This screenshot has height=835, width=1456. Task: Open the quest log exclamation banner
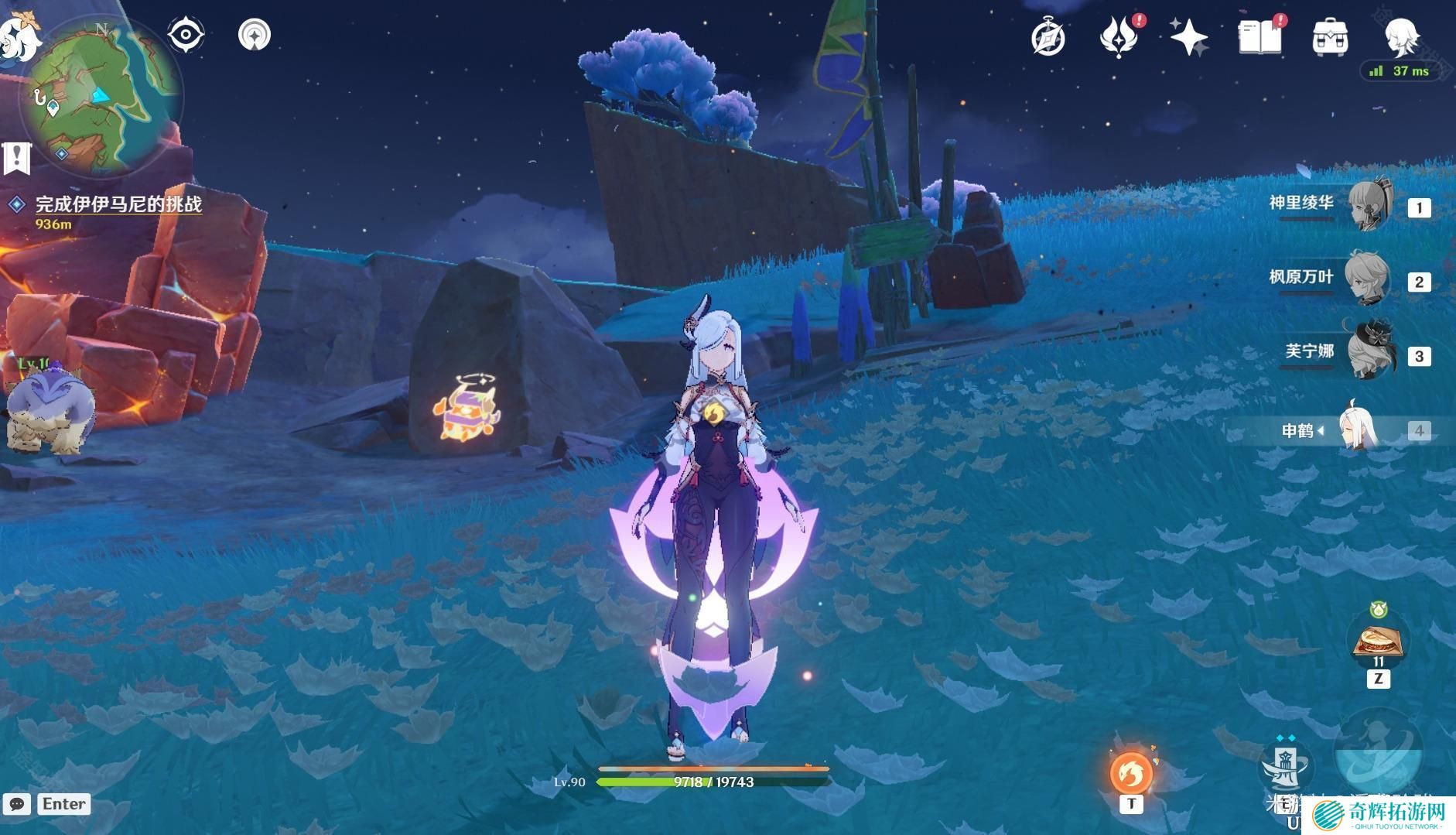click(16, 158)
